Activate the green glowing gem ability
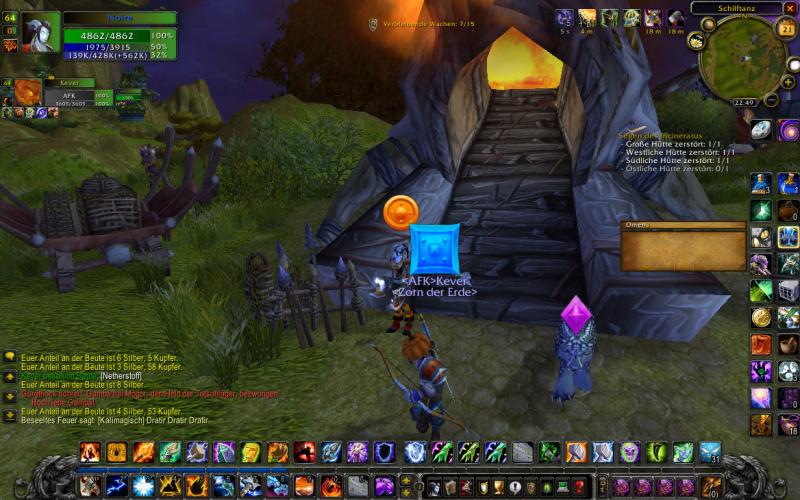The width and height of the screenshot is (800, 500). click(761, 211)
